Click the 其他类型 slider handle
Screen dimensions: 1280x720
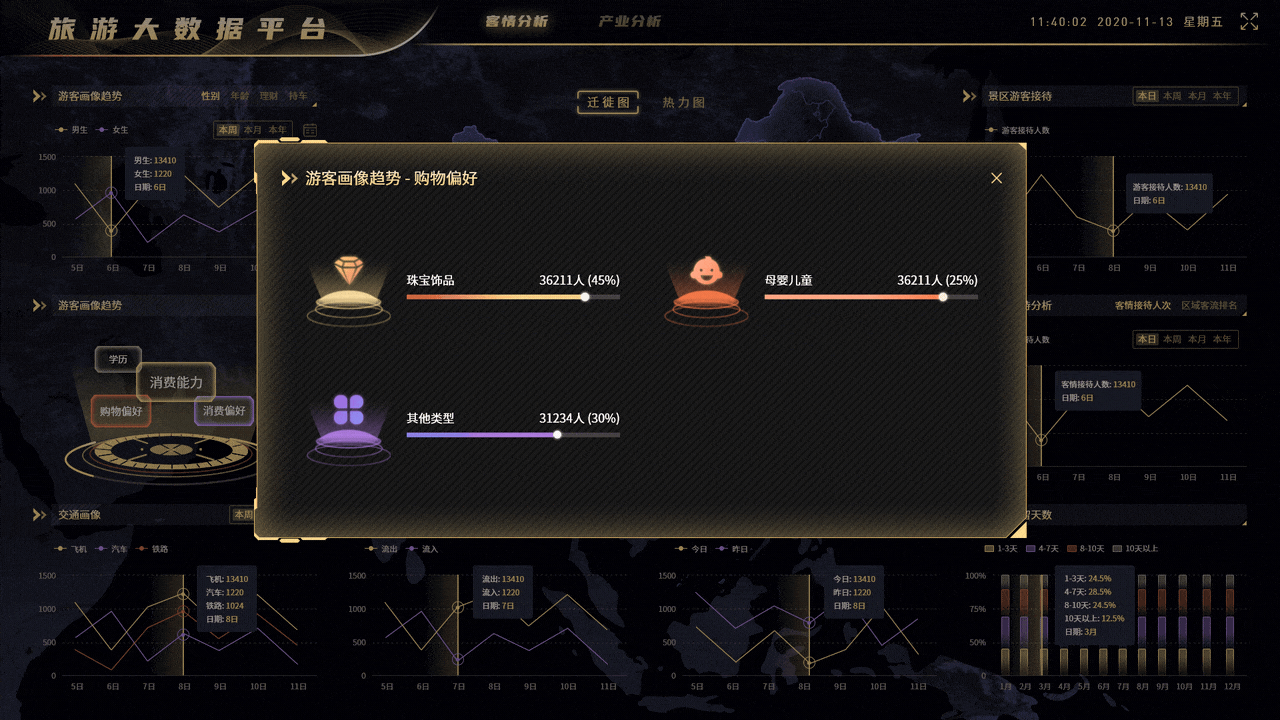pyautogui.click(x=557, y=435)
